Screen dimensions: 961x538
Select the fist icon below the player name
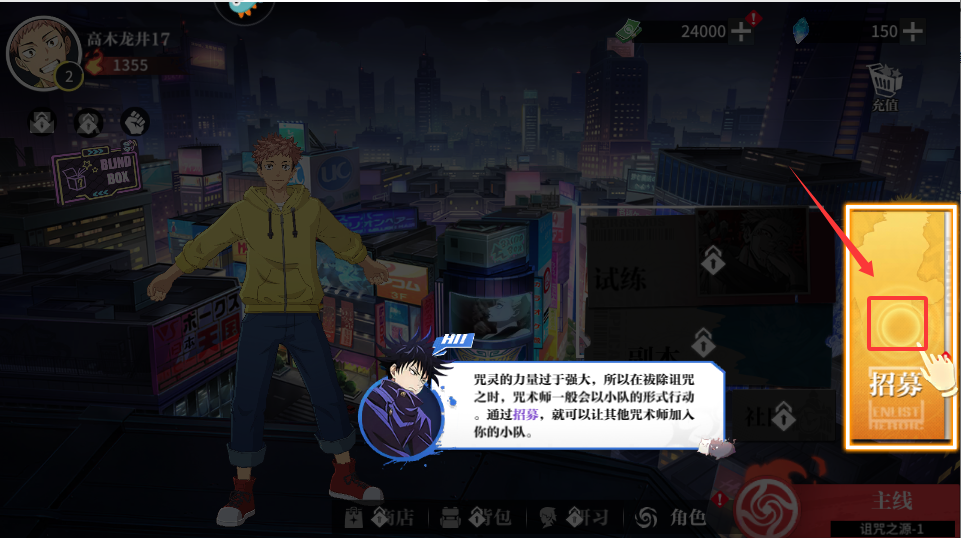pyautogui.click(x=135, y=122)
